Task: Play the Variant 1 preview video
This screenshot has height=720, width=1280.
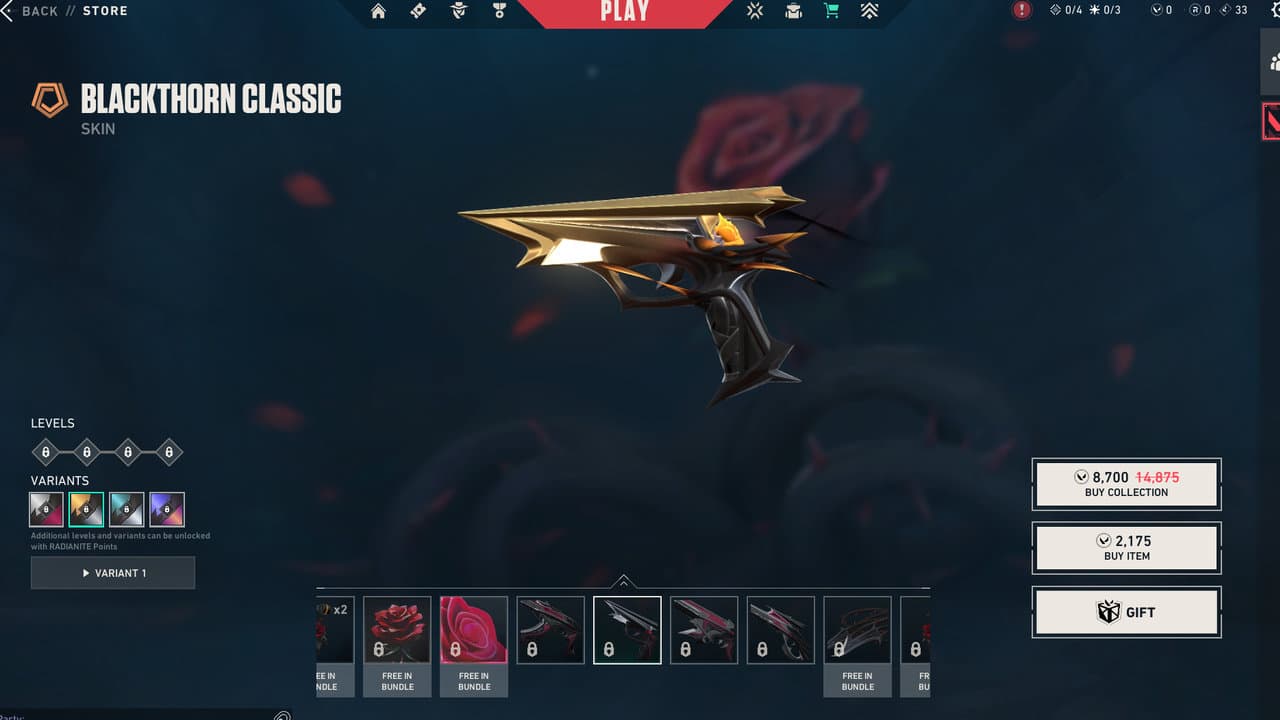Action: pyautogui.click(x=113, y=573)
